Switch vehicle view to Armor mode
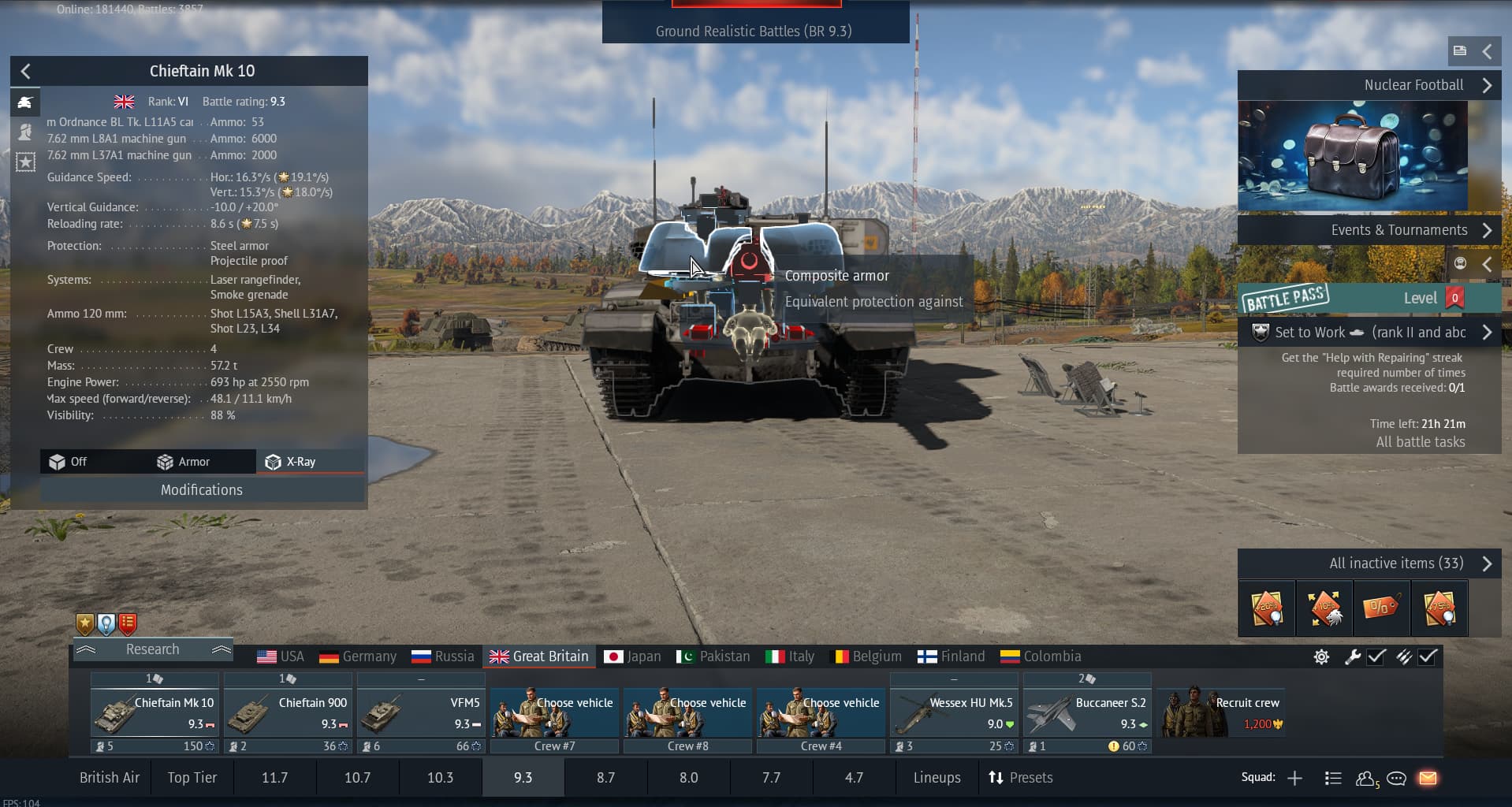Image resolution: width=1512 pixels, height=807 pixels. tap(184, 462)
